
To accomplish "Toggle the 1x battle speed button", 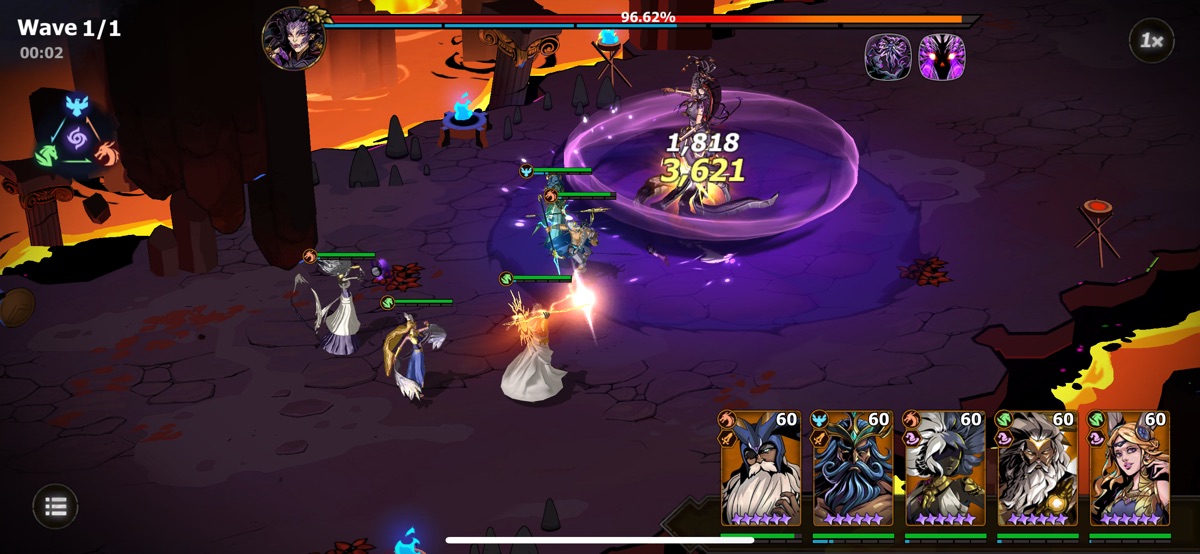I will point(1151,41).
